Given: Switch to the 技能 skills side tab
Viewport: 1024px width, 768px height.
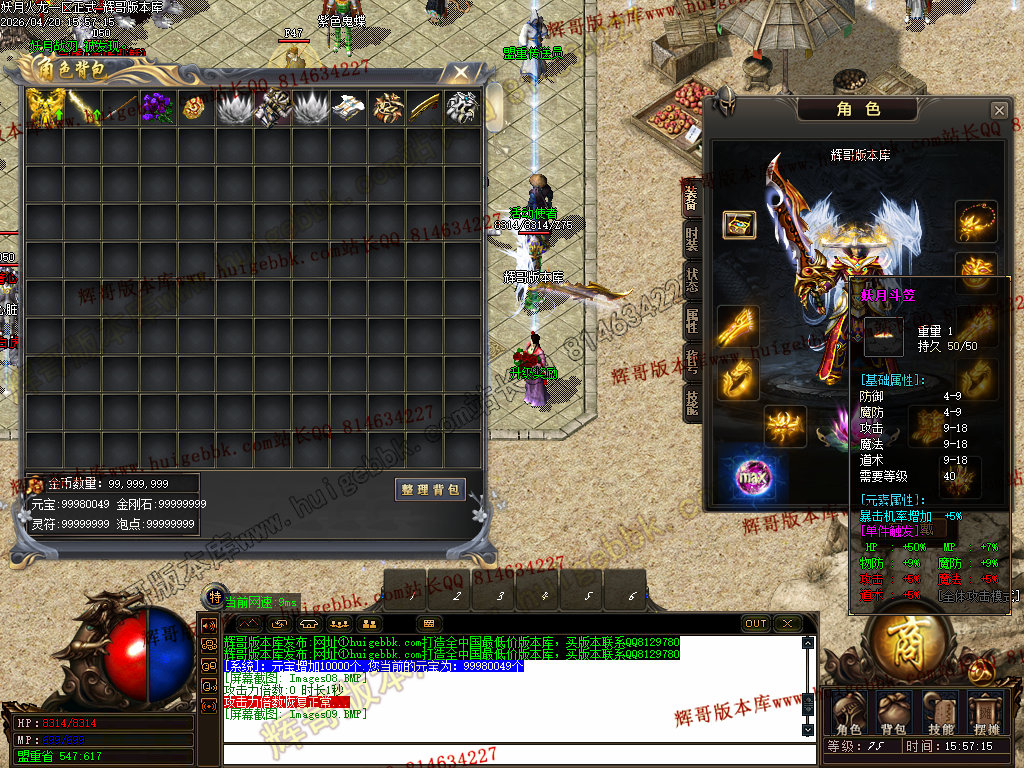Looking at the screenshot, I should coord(692,401).
